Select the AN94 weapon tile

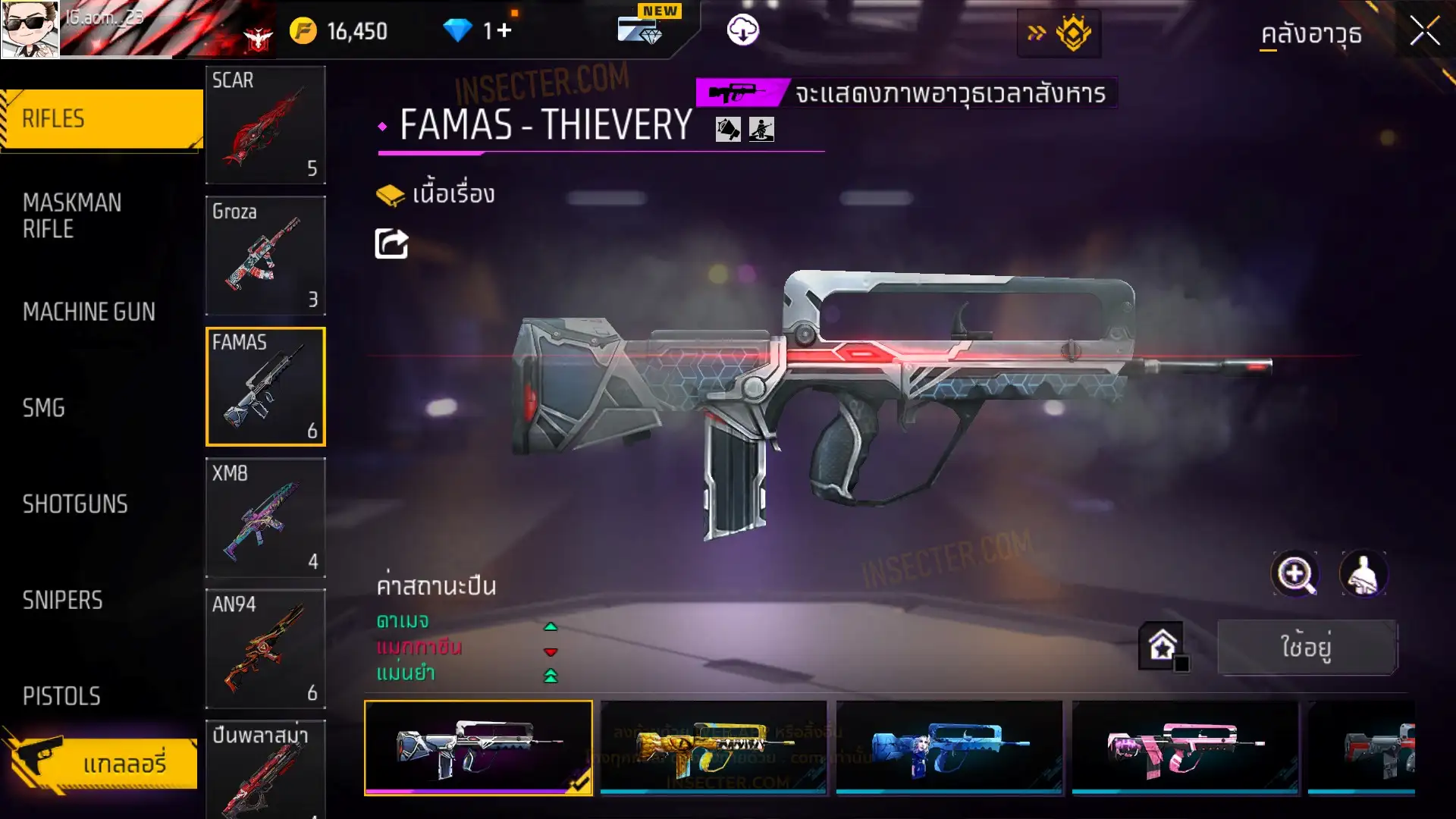click(x=265, y=649)
